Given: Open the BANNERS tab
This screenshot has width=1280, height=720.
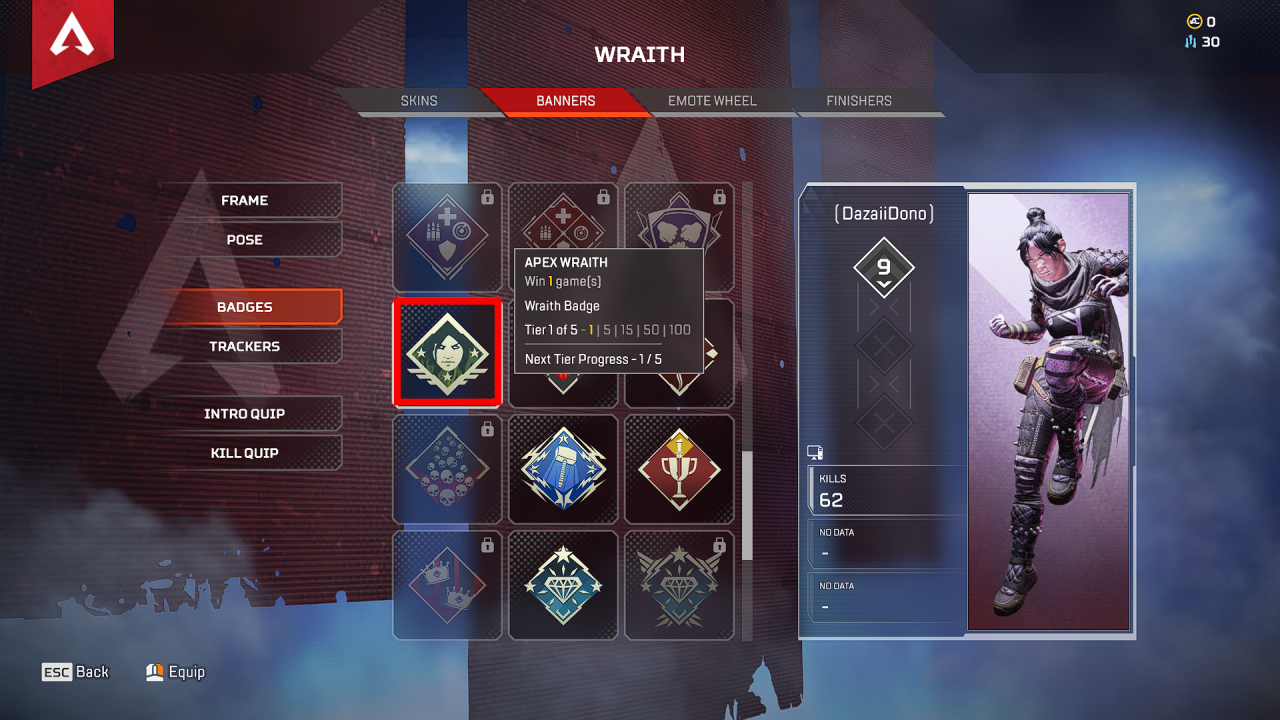Looking at the screenshot, I should [568, 100].
